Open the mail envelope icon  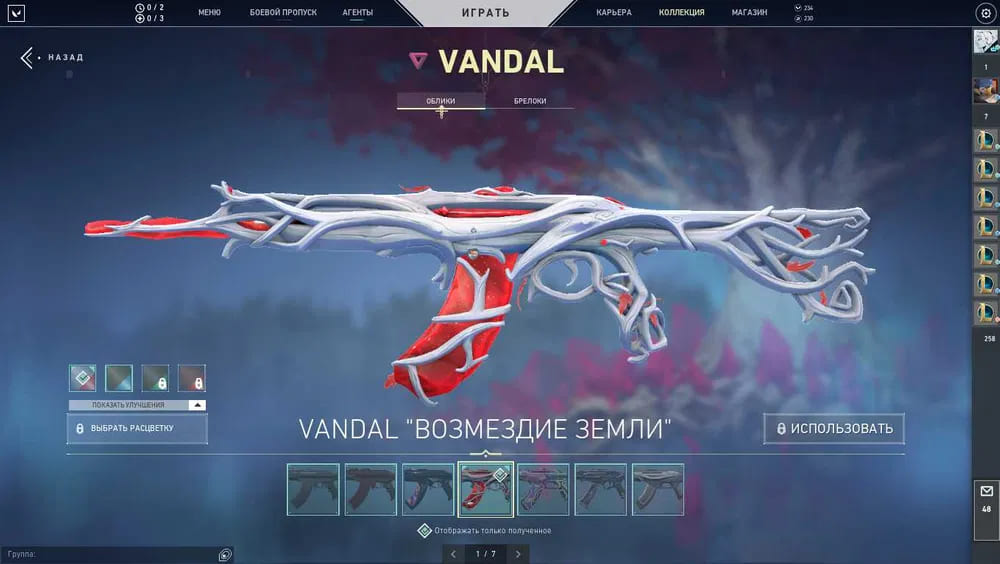pos(986,491)
